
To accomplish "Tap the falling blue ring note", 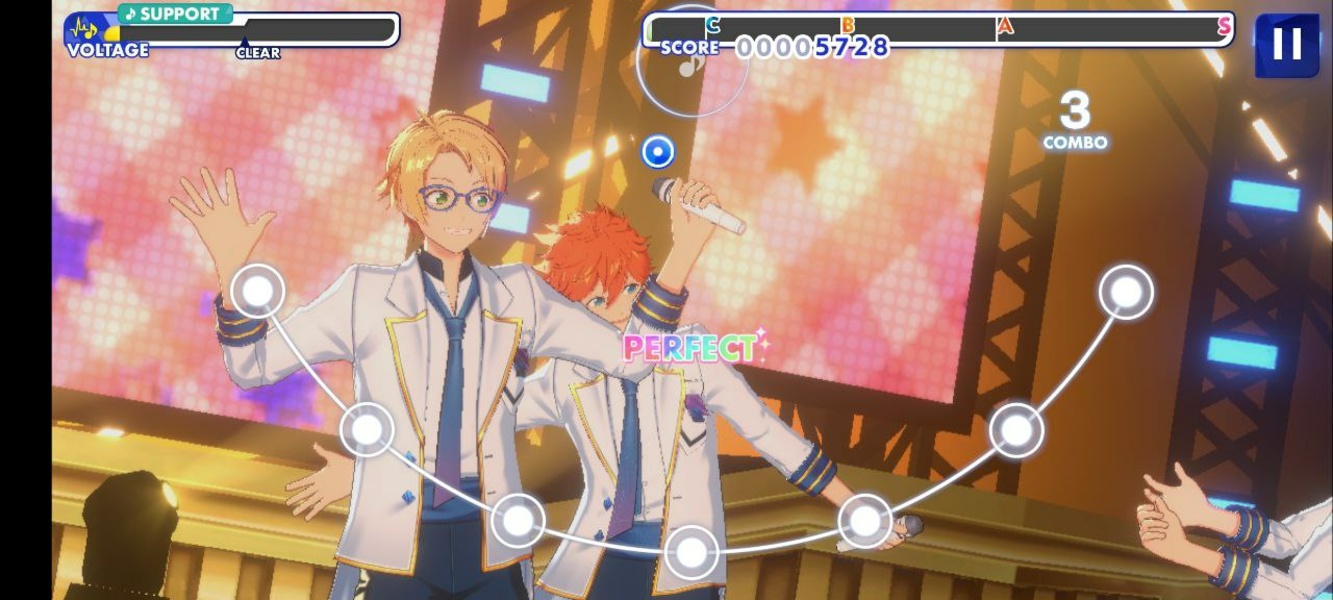I will (x=657, y=152).
